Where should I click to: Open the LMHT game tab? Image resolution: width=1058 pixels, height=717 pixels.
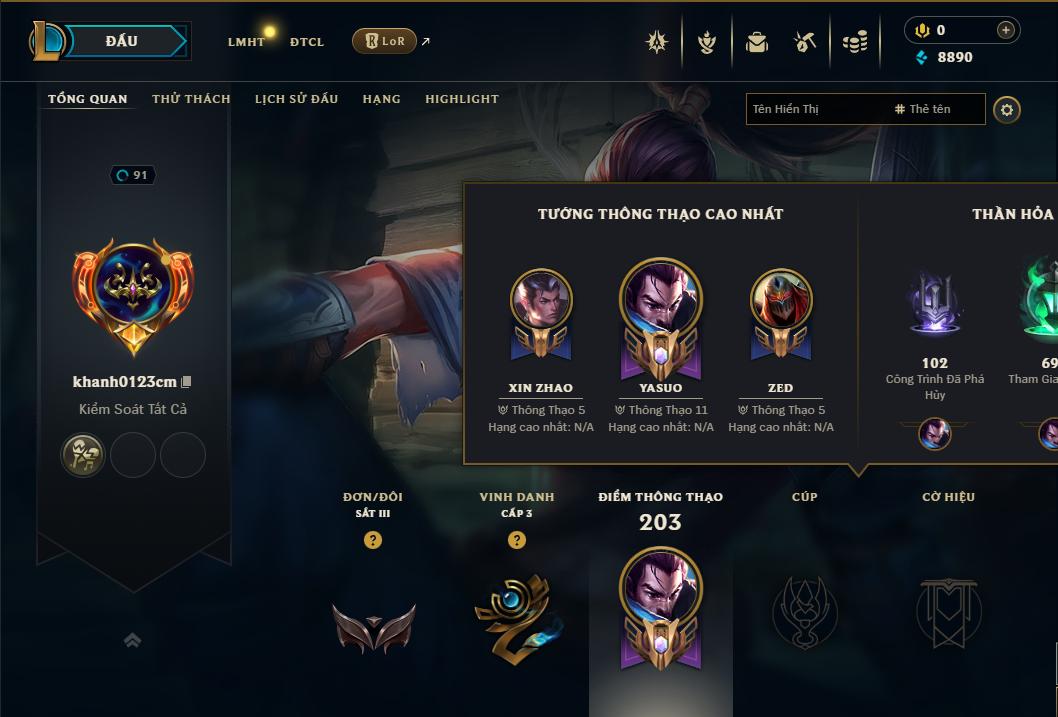pos(246,42)
